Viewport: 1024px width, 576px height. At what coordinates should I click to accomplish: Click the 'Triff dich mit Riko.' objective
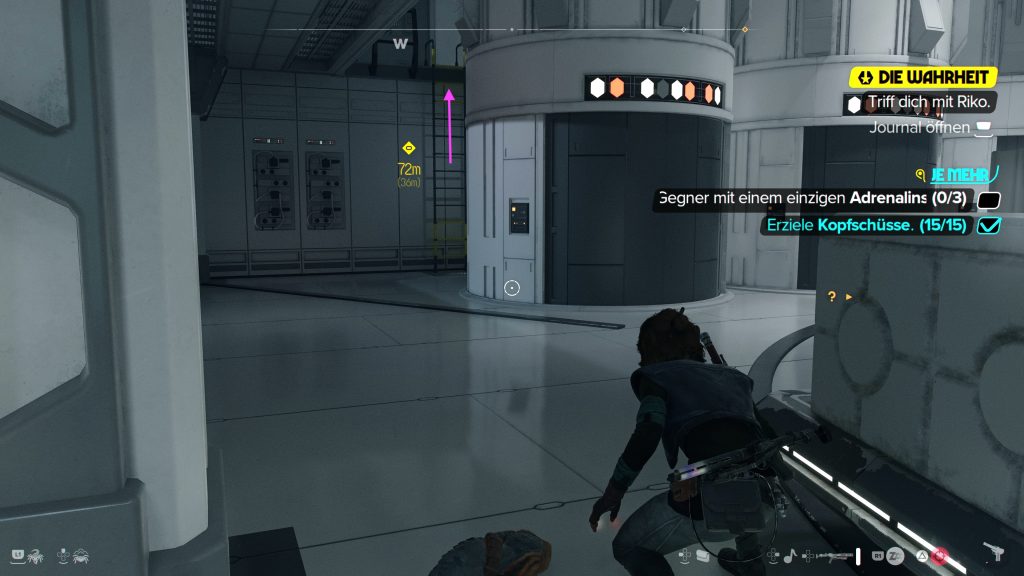click(915, 102)
